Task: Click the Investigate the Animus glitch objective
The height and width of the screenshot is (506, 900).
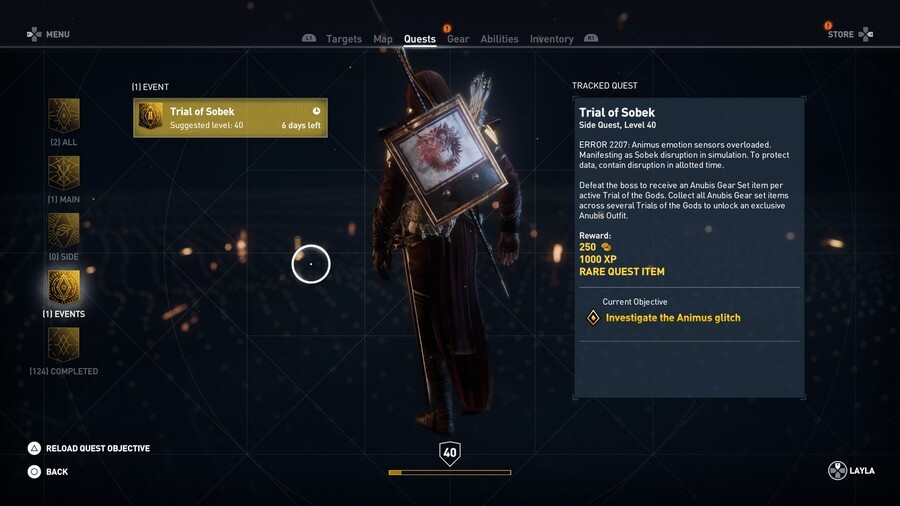Action: [672, 318]
